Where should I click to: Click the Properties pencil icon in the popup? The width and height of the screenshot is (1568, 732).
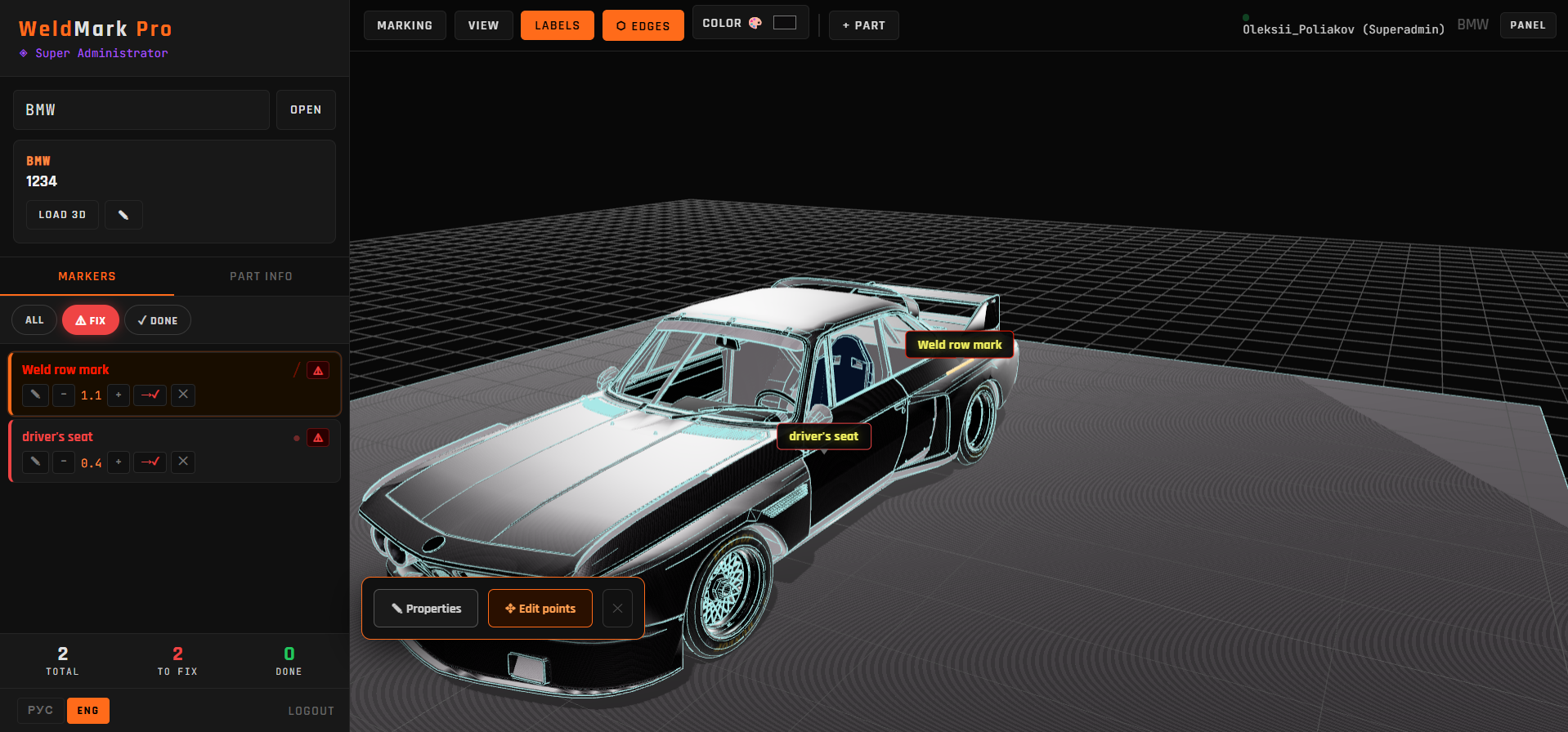[x=425, y=608]
